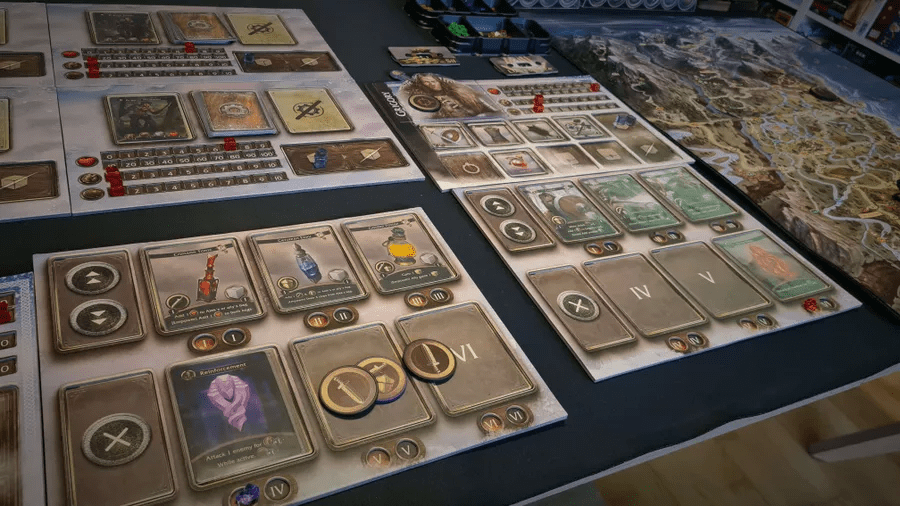Choose the blue potion card

point(306,267)
